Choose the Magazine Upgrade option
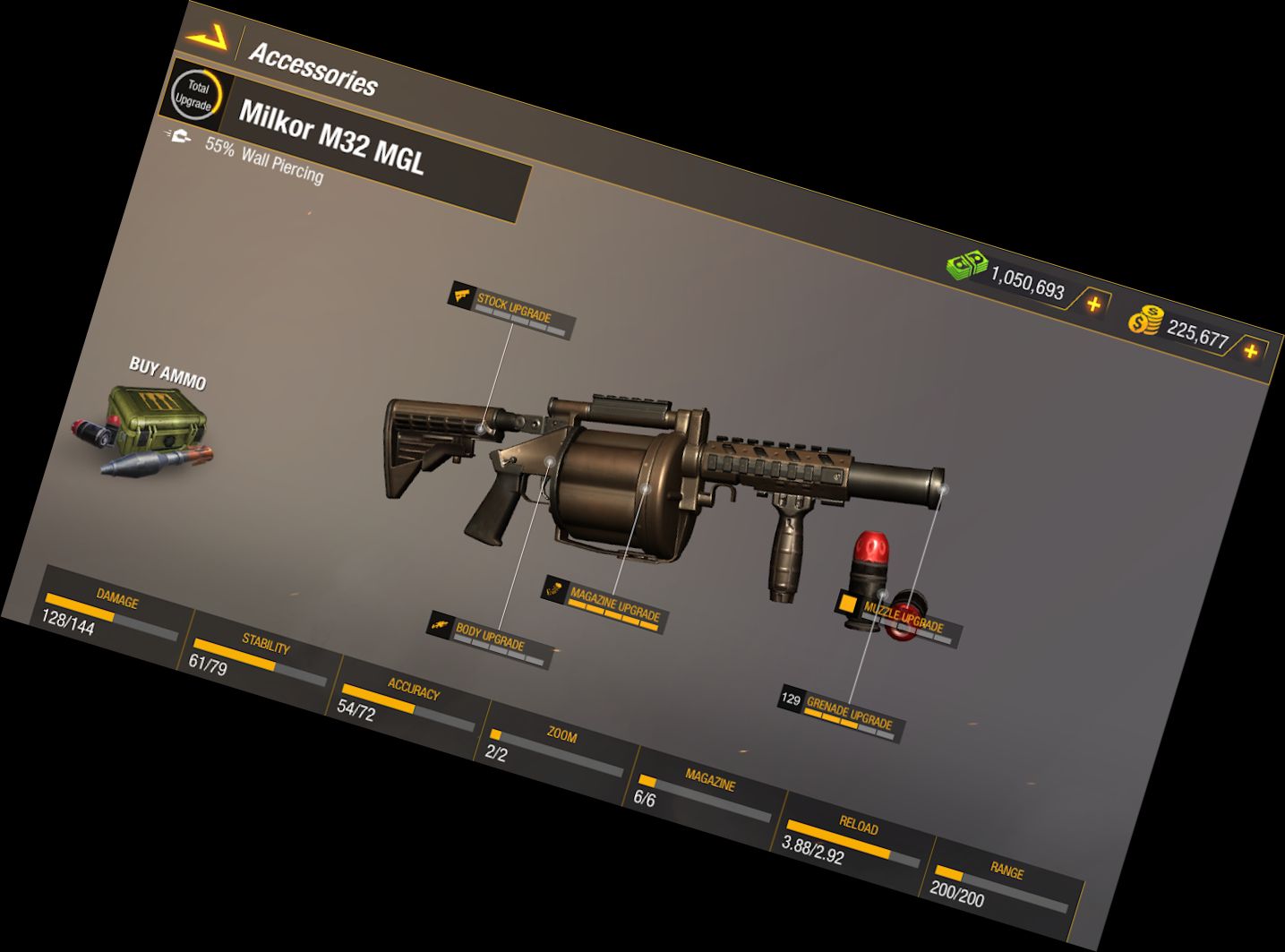Viewport: 1285px width, 952px height. 613,605
